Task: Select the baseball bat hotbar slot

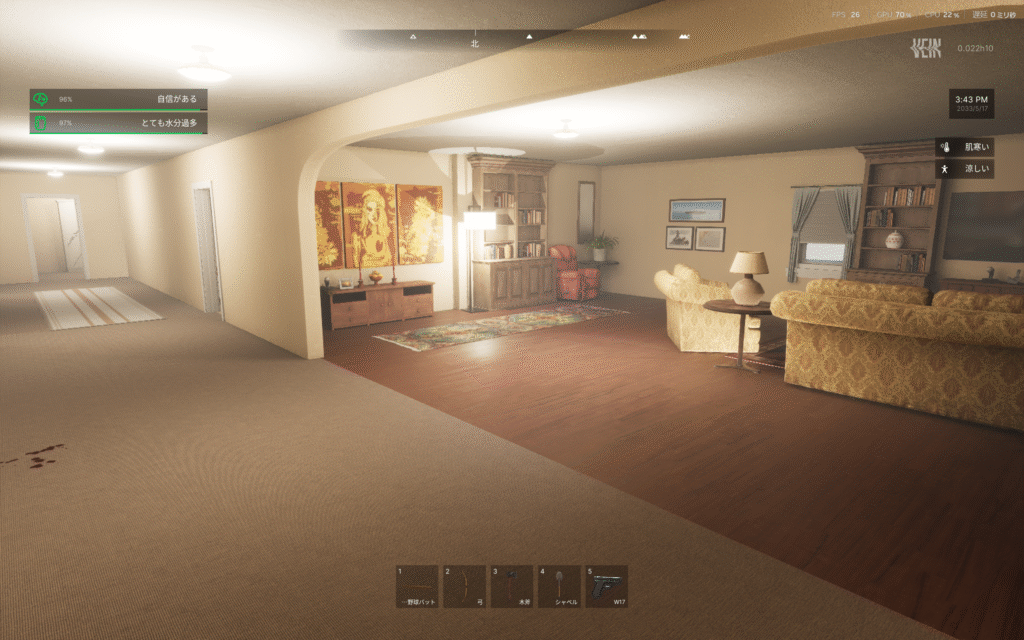Action: (x=417, y=586)
